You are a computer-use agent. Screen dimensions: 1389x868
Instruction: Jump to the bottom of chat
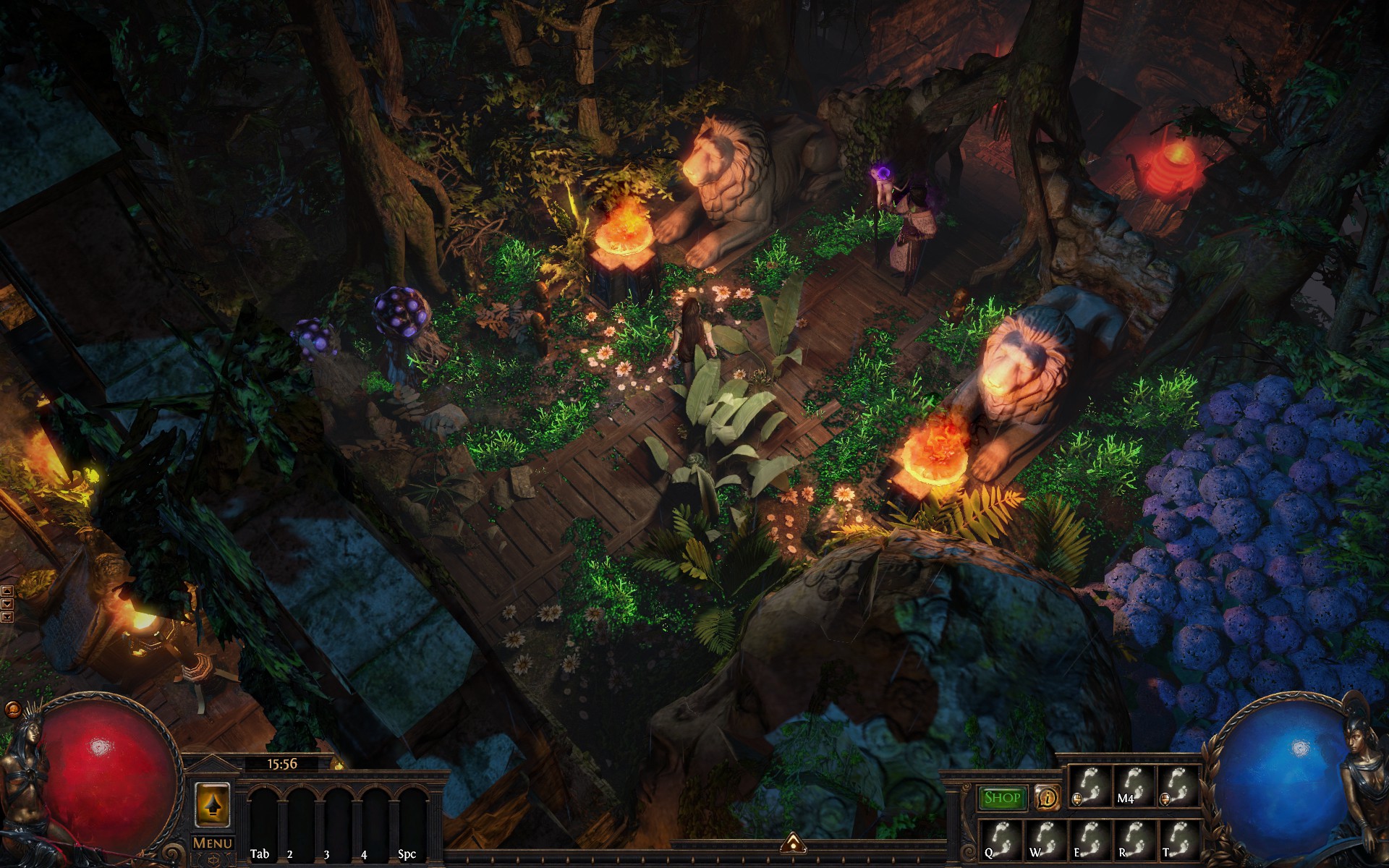(x=7, y=616)
